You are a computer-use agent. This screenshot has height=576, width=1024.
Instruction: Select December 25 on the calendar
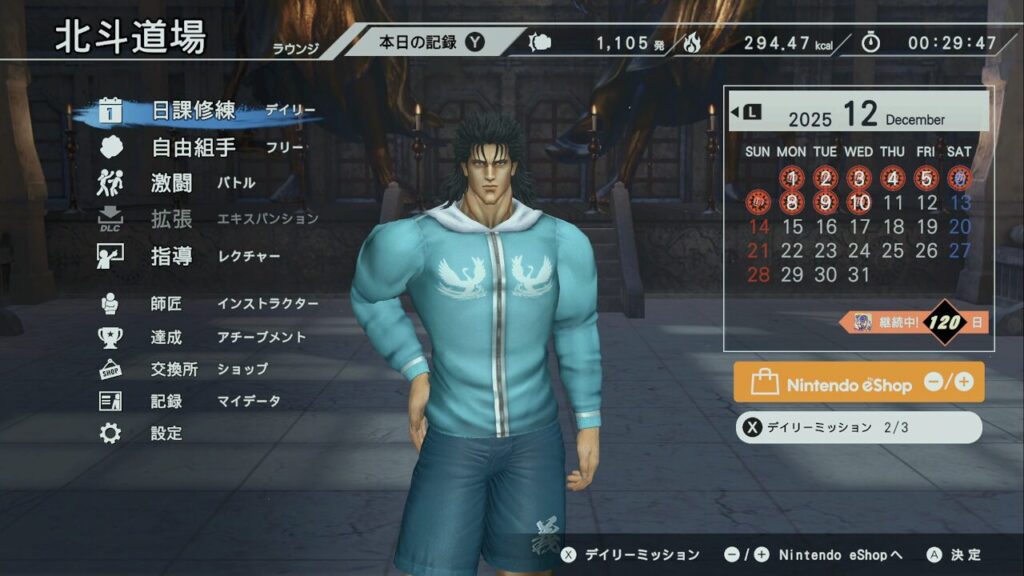pyautogui.click(x=892, y=250)
